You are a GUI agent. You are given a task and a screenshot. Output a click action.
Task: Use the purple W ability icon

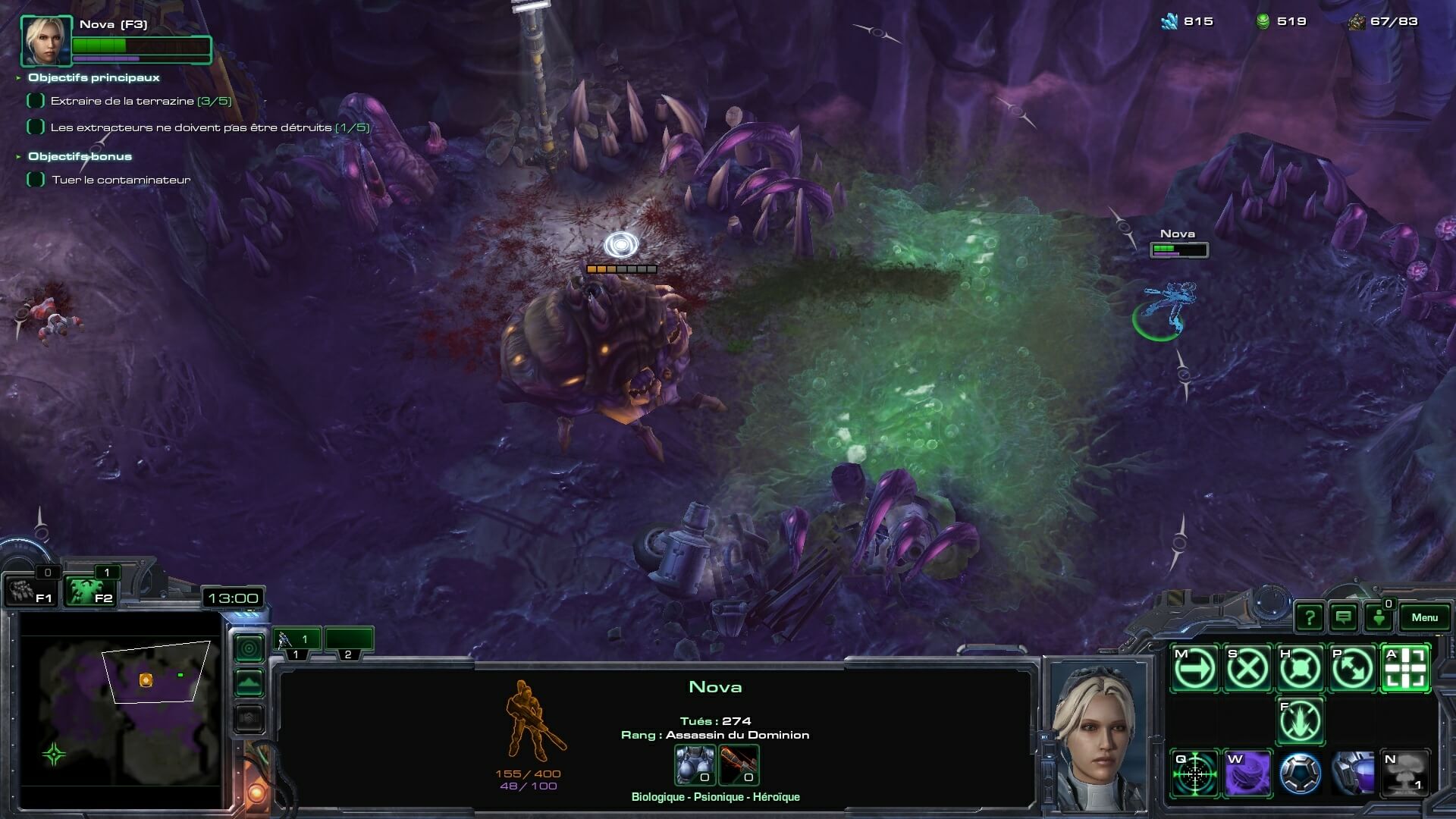coord(1247,773)
